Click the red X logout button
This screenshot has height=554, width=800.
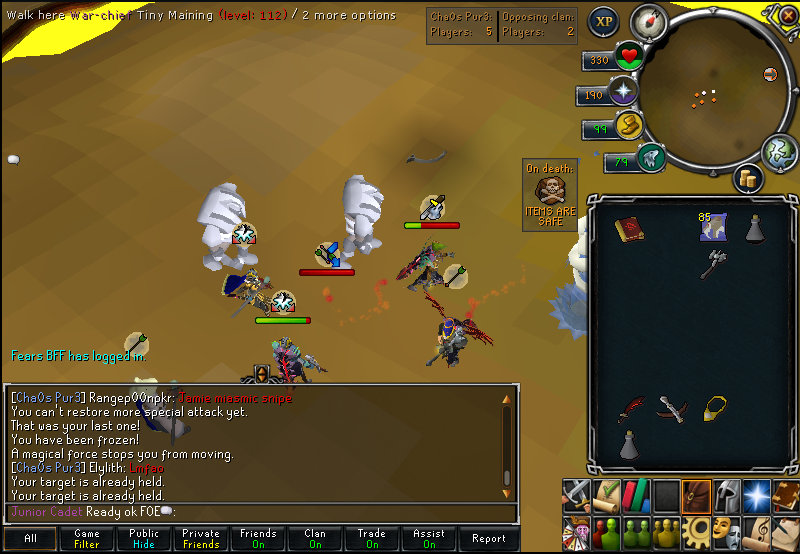[x=771, y=74]
